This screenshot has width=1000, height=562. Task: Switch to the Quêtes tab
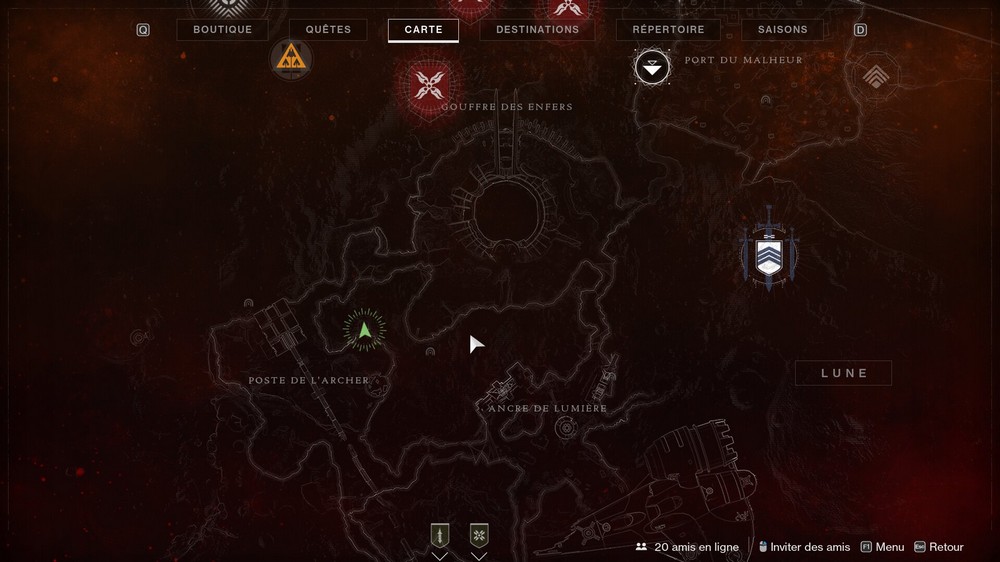[328, 30]
